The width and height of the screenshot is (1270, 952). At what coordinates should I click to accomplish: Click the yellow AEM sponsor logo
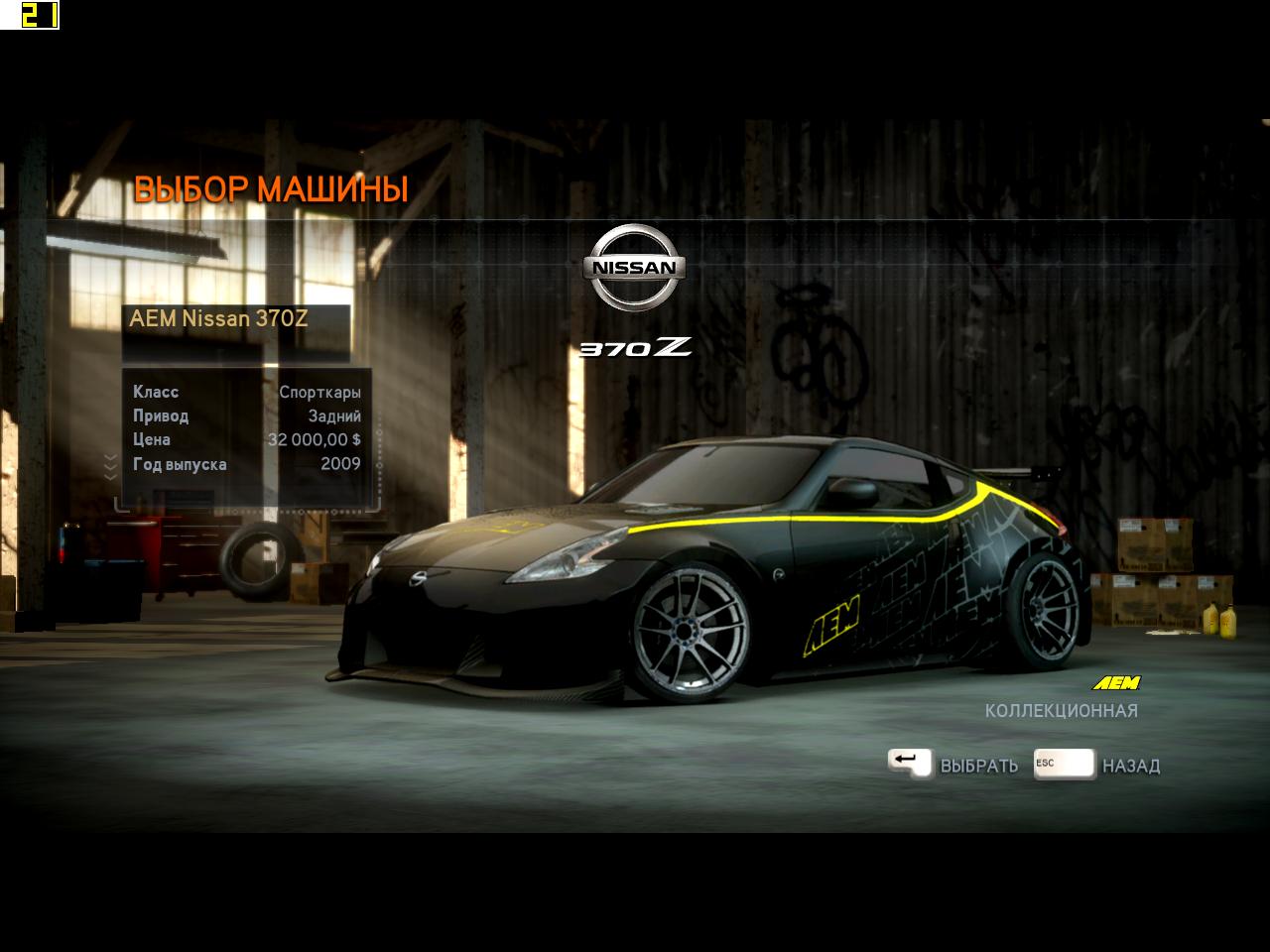tap(1116, 681)
